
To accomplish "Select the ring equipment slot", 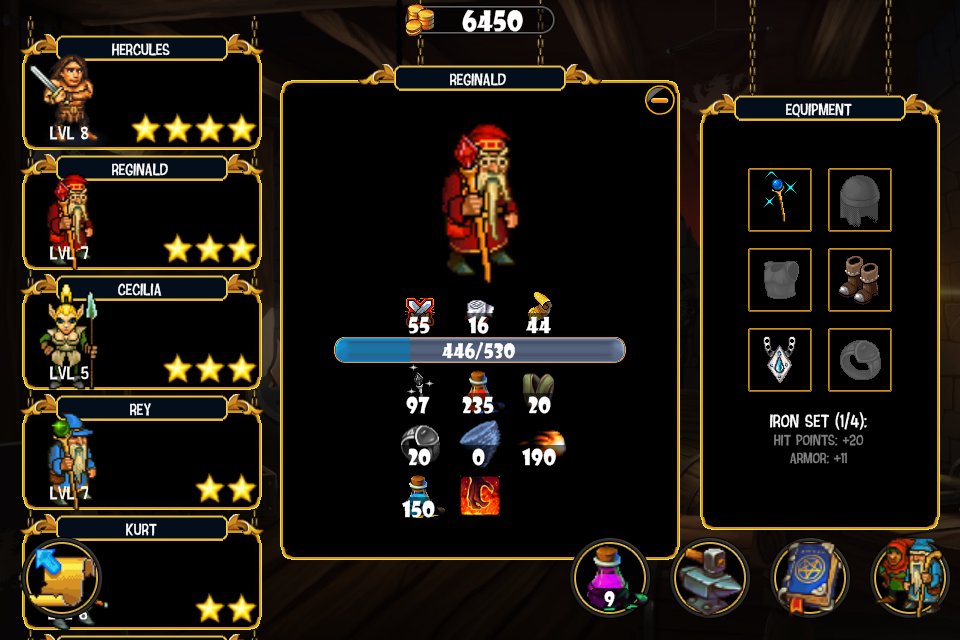I will (x=860, y=360).
